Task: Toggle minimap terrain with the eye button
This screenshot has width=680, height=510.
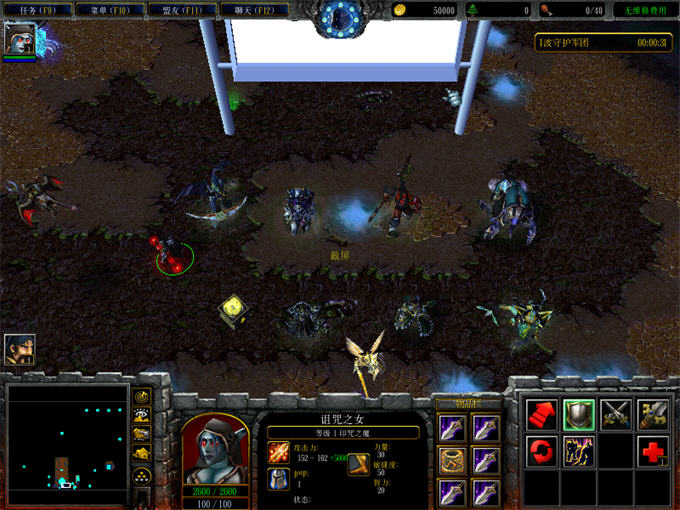Action: 143,416
